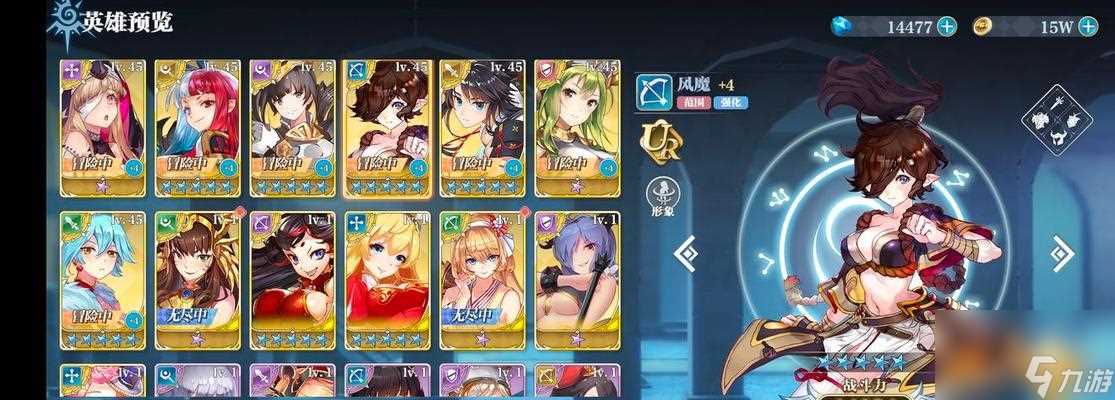The image size is (1115, 400).
Task: Choose the red-haired hero card
Action: tap(196, 126)
